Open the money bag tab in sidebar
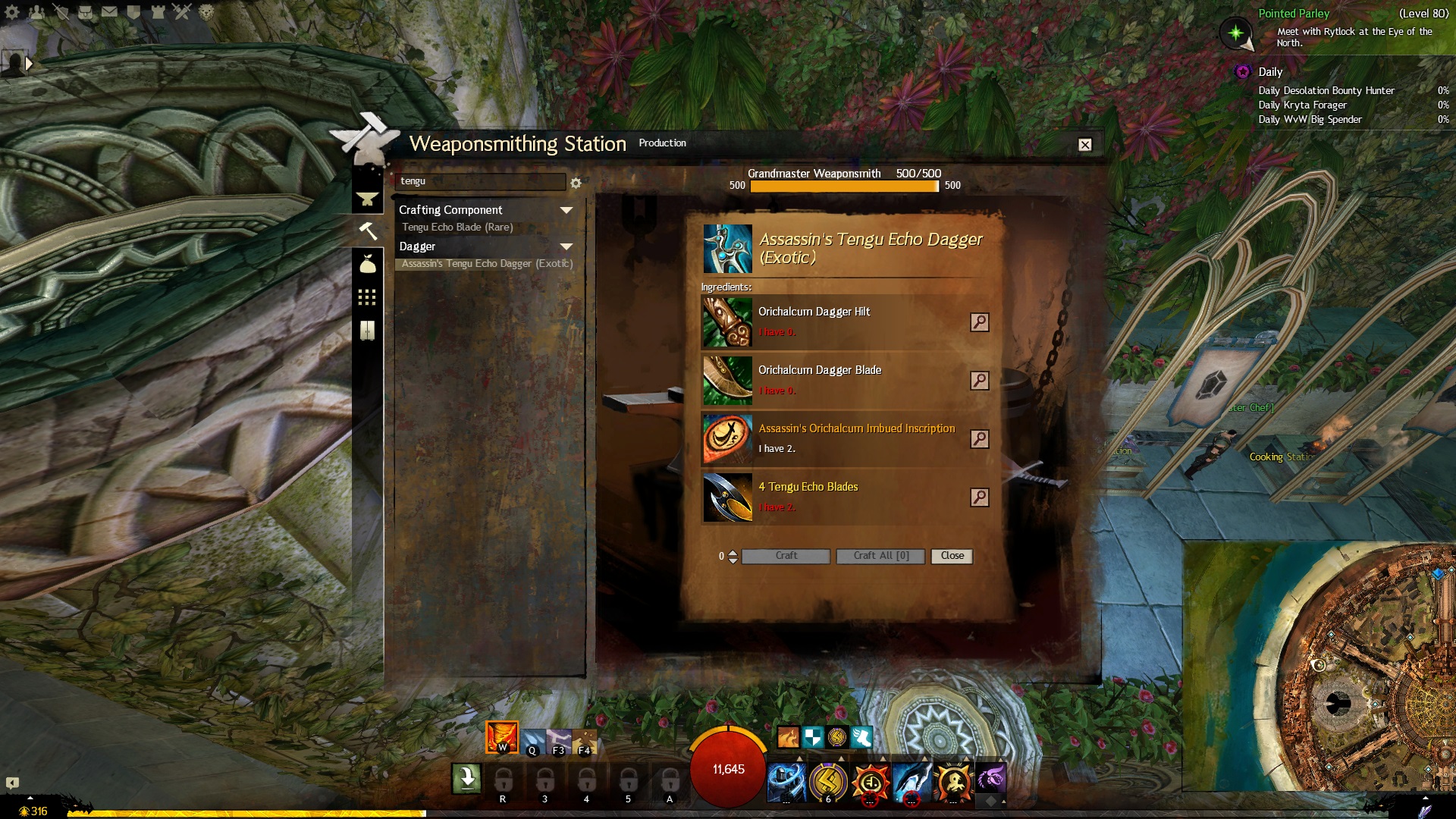1456x819 pixels. tap(367, 264)
